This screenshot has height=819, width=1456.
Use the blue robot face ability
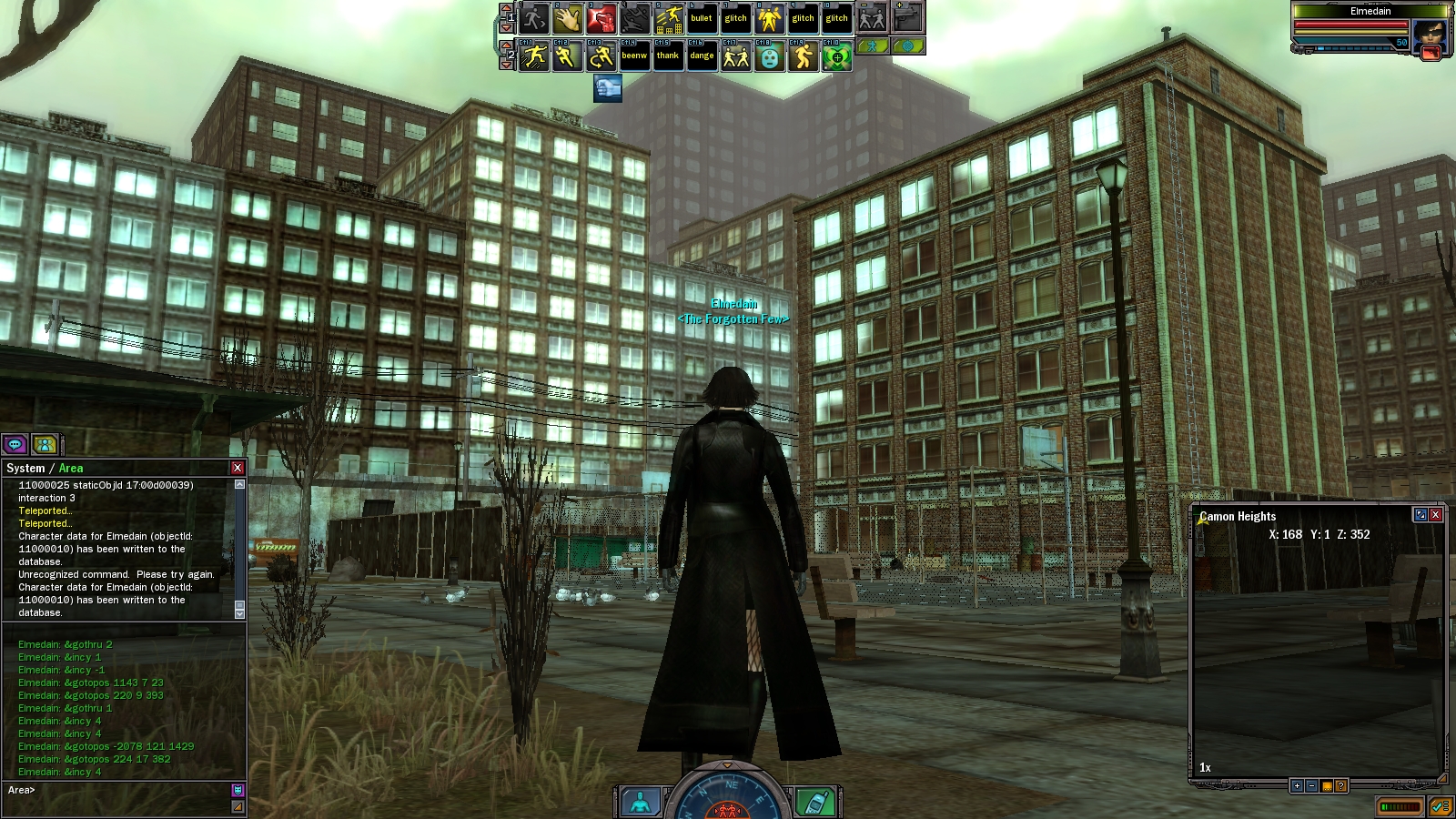click(769, 56)
